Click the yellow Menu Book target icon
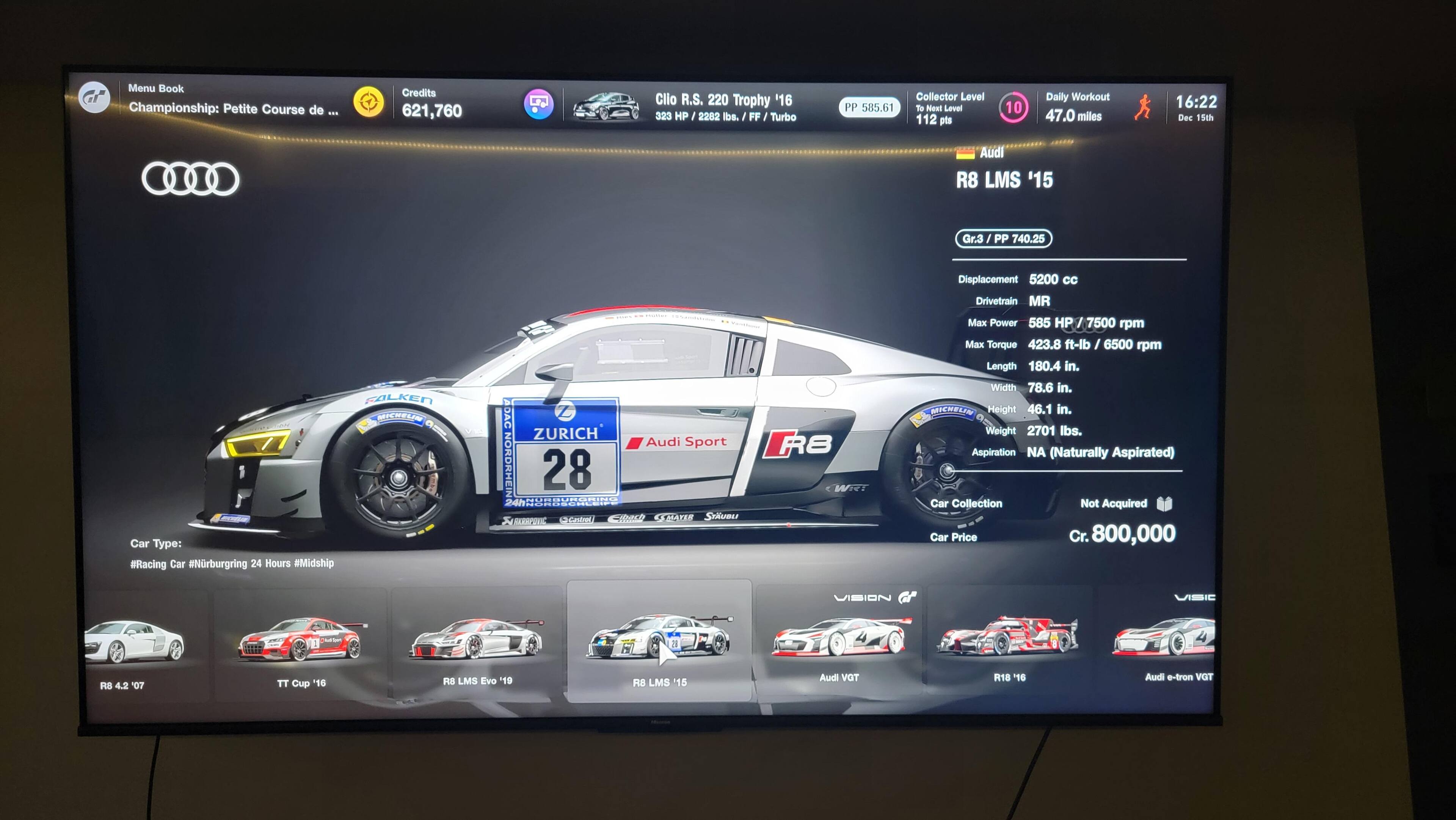 point(369,103)
